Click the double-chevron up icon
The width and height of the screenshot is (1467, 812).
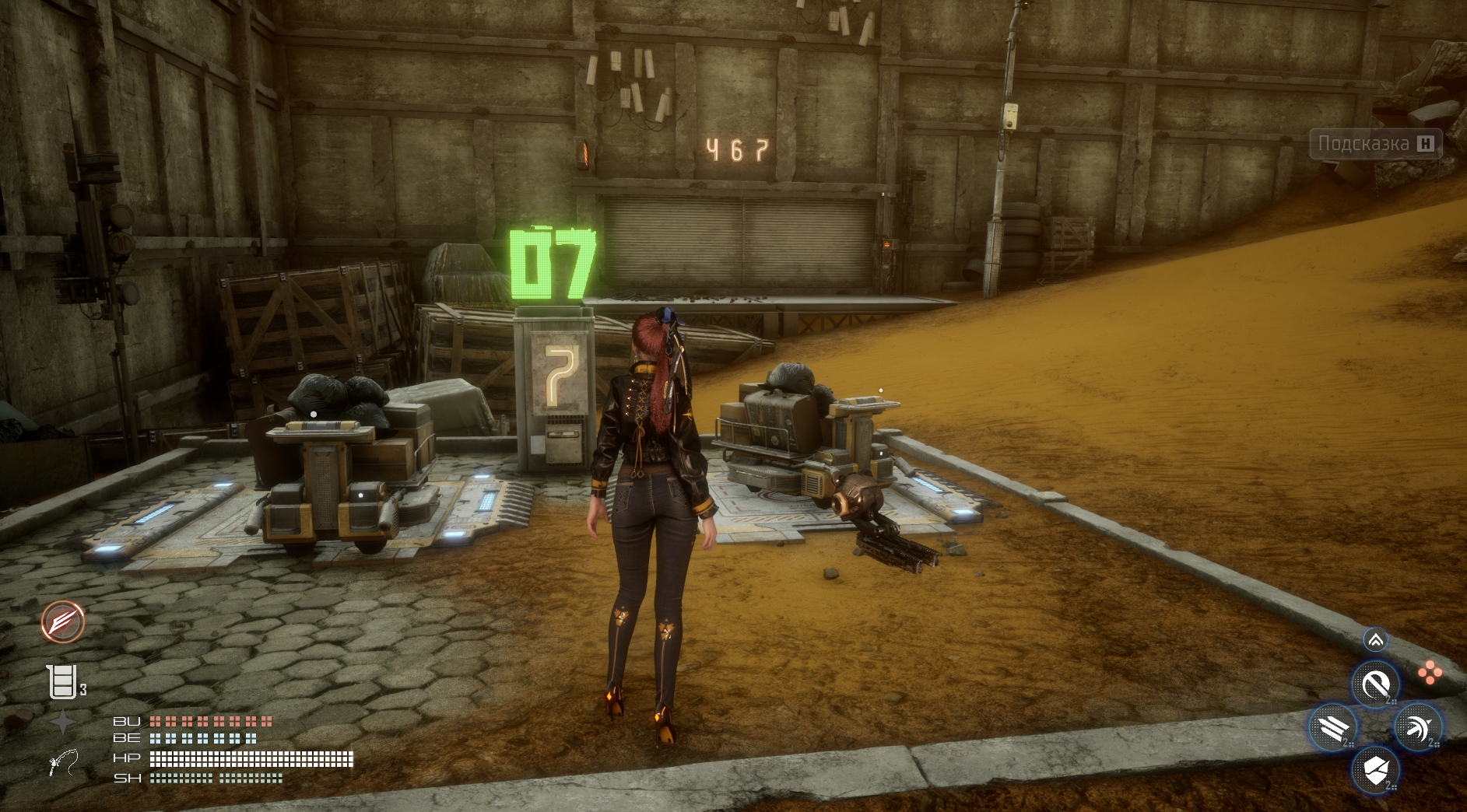coord(1375,640)
